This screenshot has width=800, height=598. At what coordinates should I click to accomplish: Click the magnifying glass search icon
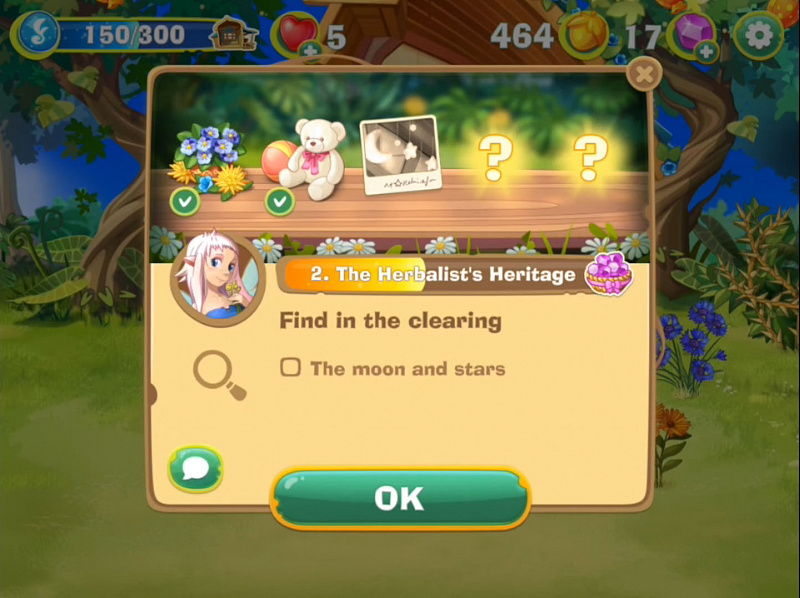click(x=219, y=376)
